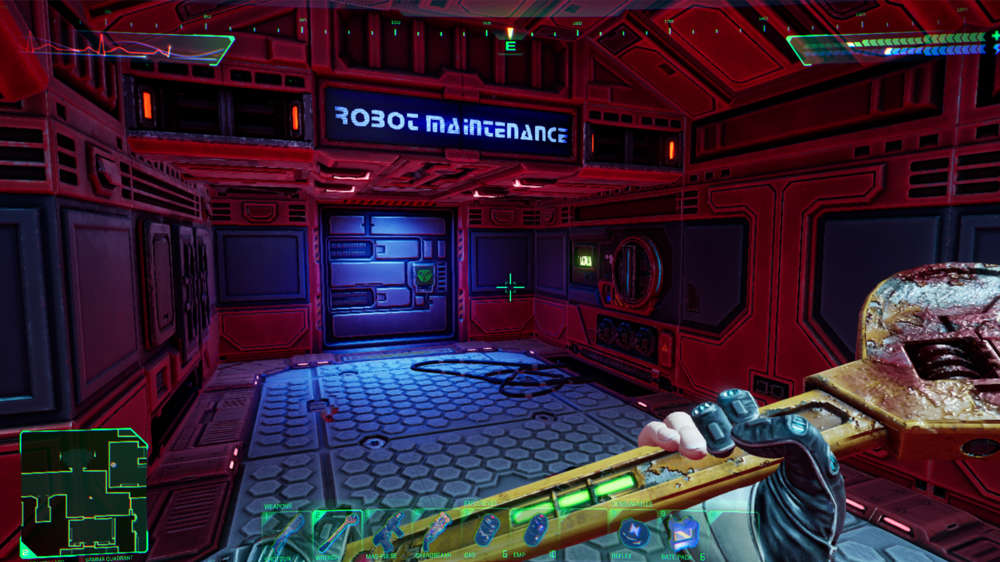The image size is (1000, 562).
Task: Use the Reflex consumable
Action: pos(634,531)
